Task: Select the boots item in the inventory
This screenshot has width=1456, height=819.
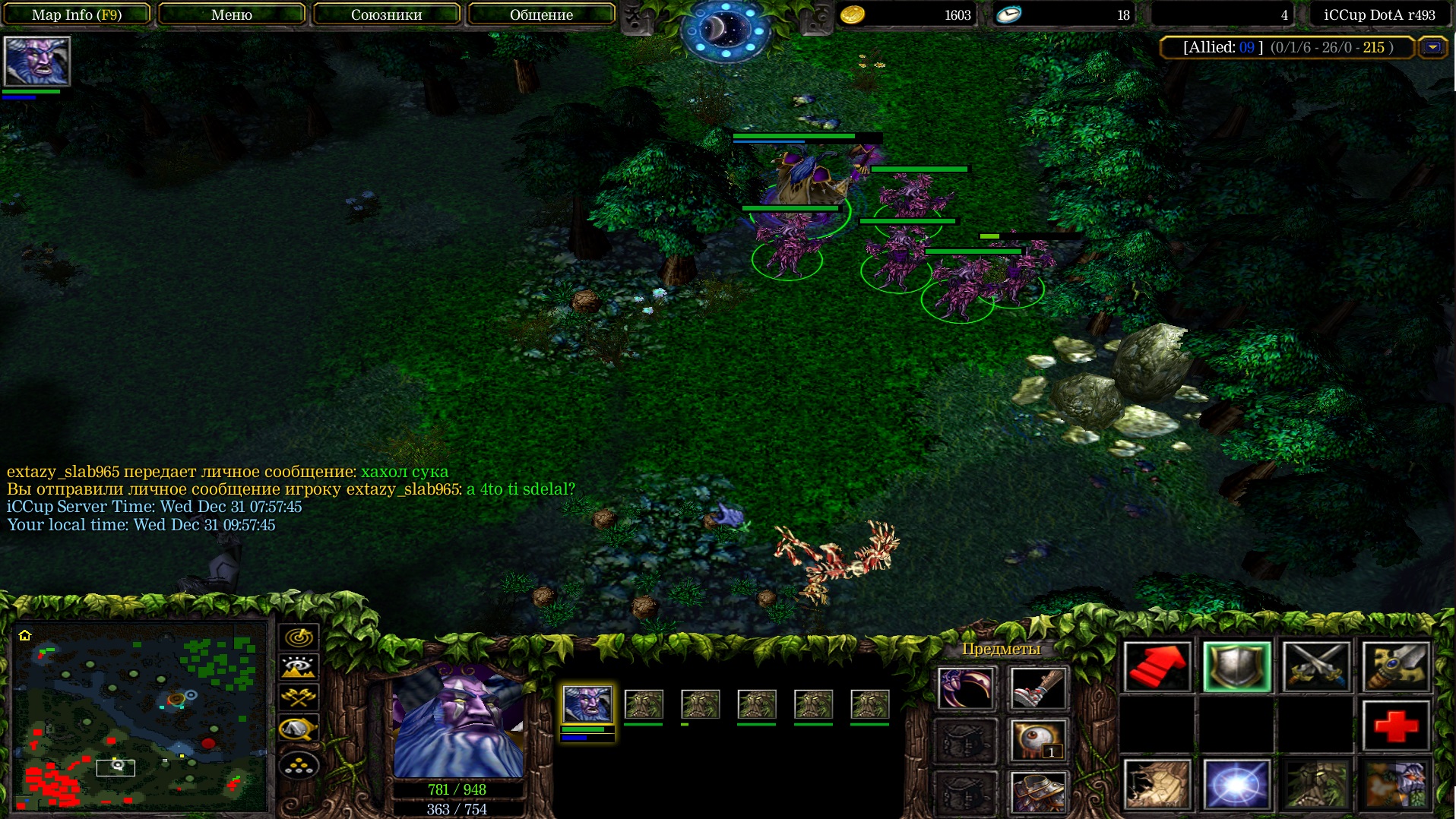Action: 1038,688
